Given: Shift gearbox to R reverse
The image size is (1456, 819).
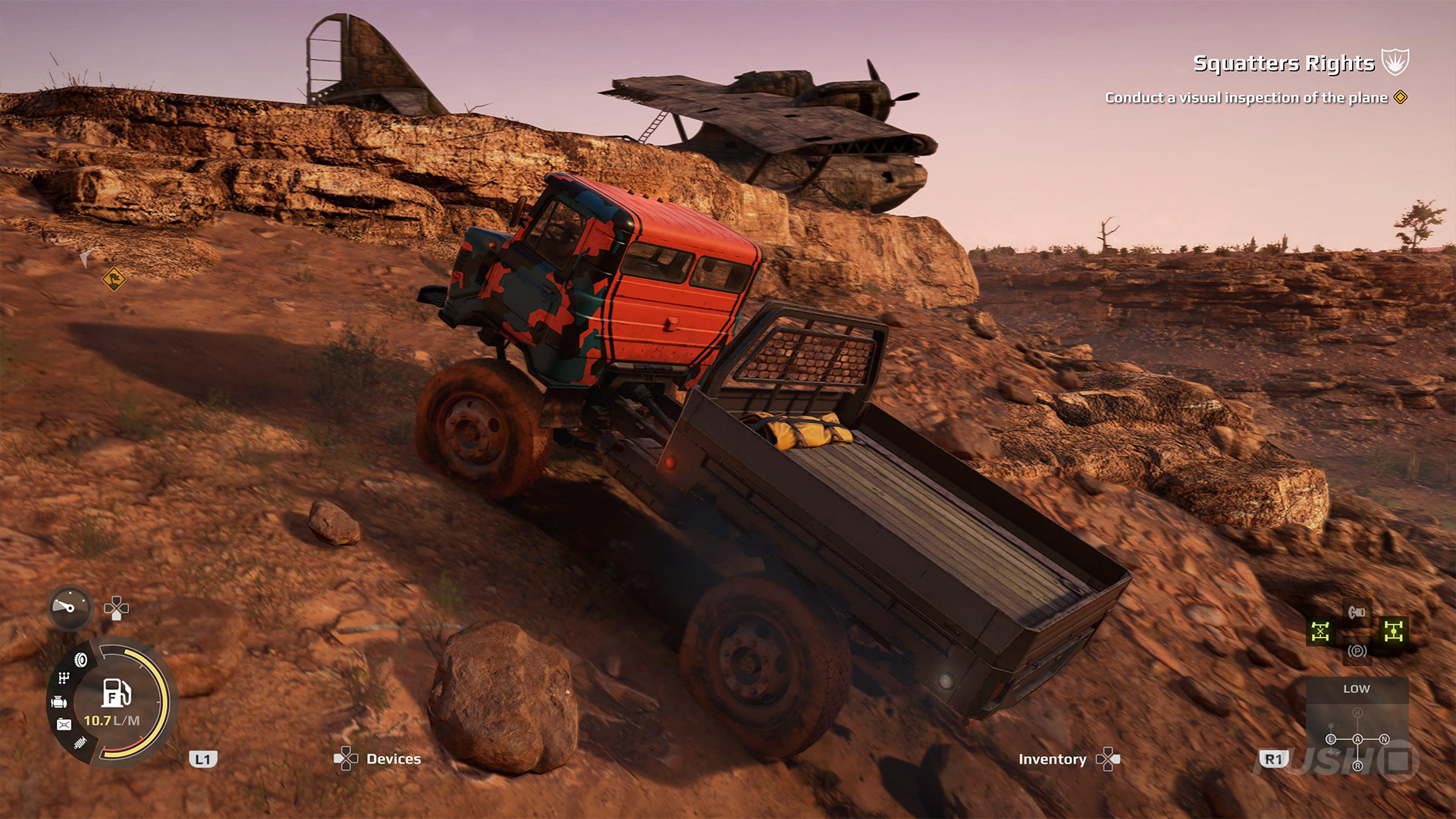Looking at the screenshot, I should point(1357,766).
